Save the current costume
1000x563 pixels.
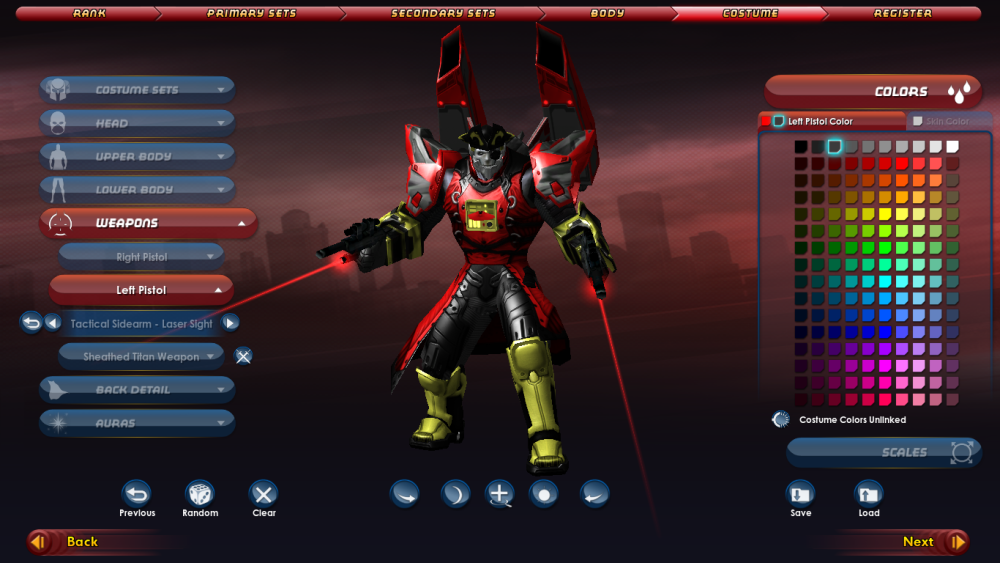point(800,494)
